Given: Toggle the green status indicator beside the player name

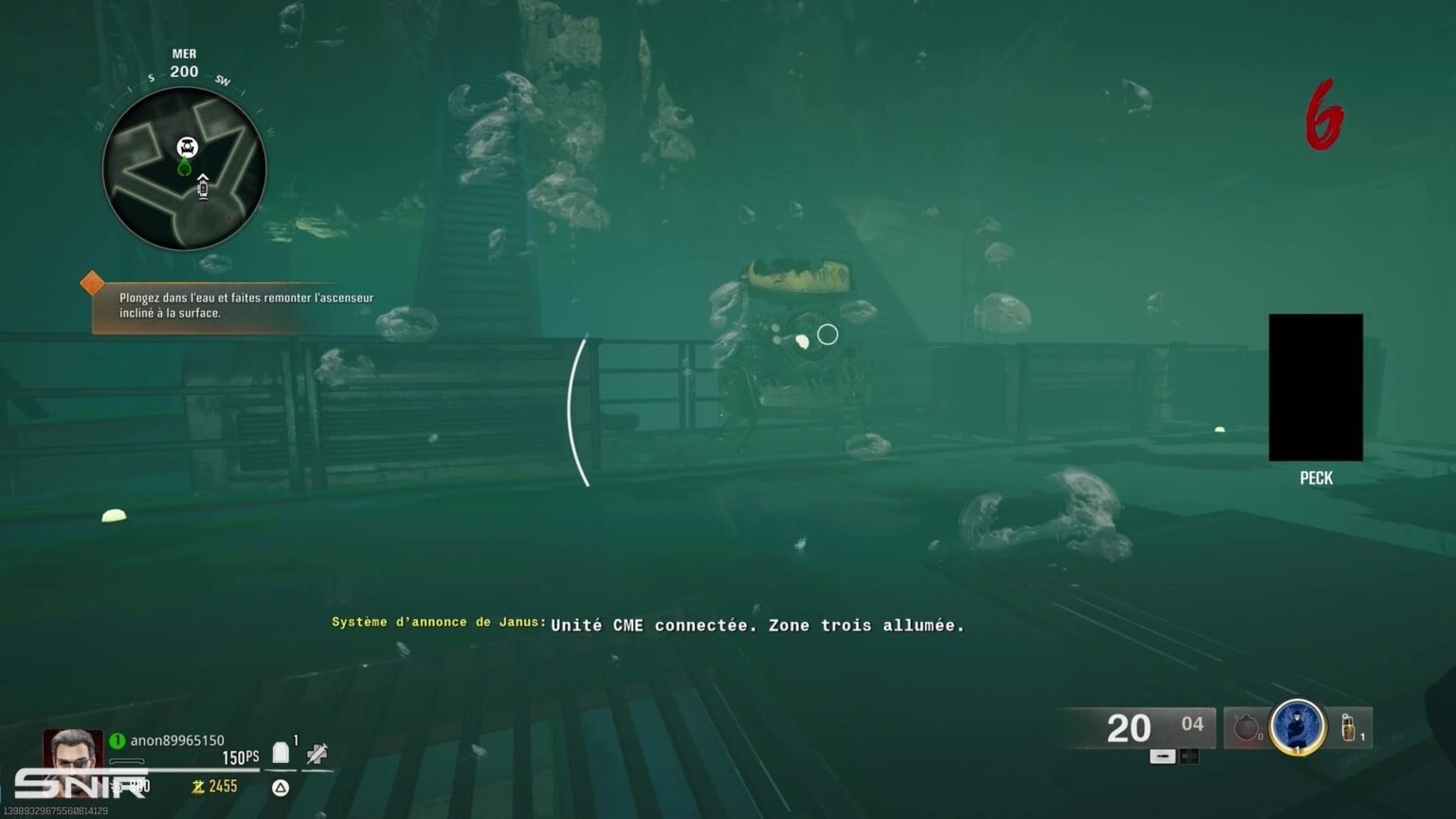Looking at the screenshot, I should (117, 740).
